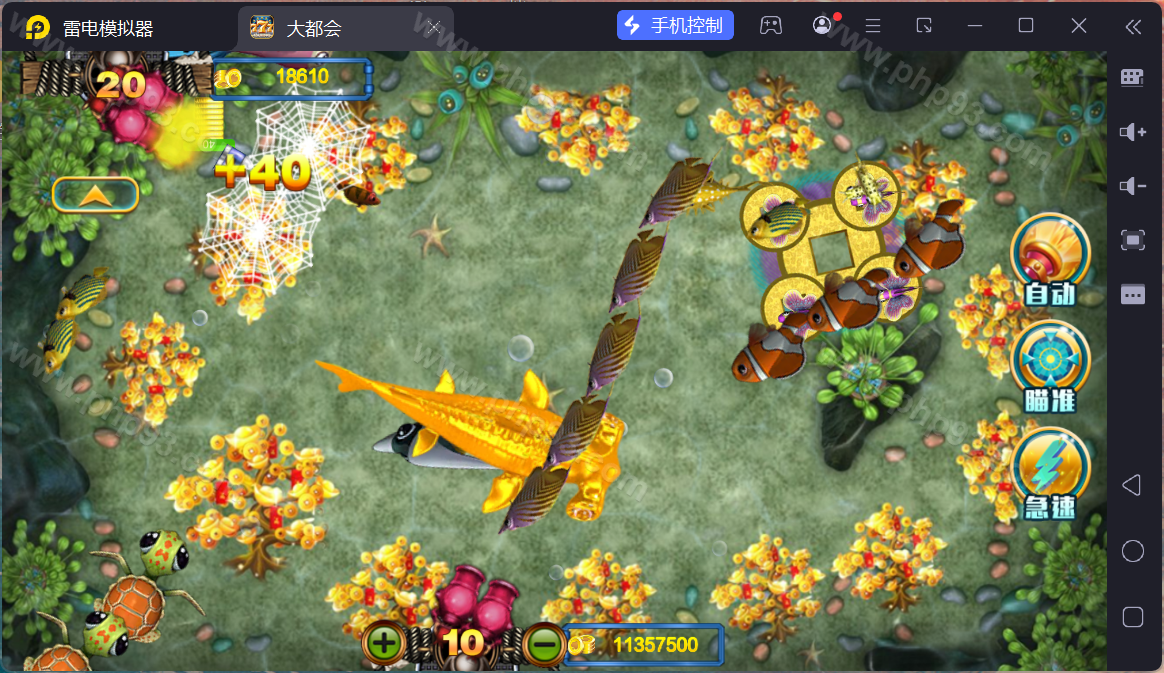Increase cannon bet with the green plus
The height and width of the screenshot is (673, 1164).
(384, 643)
